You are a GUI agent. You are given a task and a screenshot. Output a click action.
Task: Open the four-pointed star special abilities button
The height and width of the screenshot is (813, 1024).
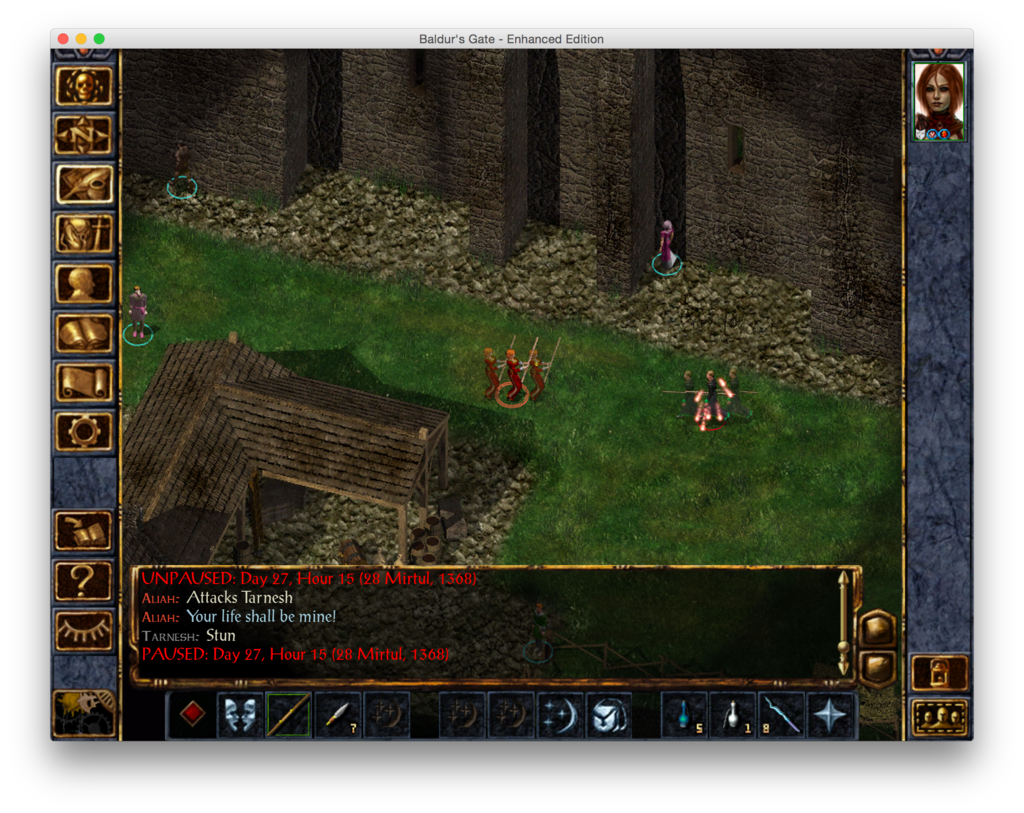click(831, 715)
